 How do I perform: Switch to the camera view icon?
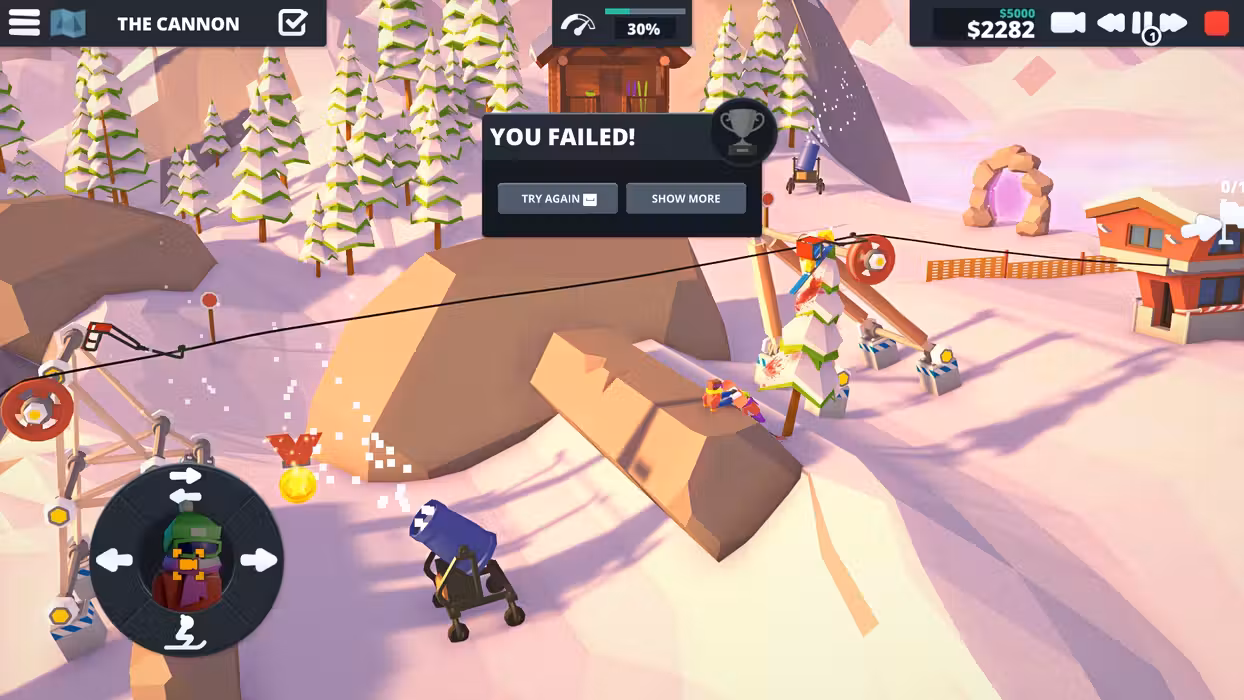[1067, 23]
